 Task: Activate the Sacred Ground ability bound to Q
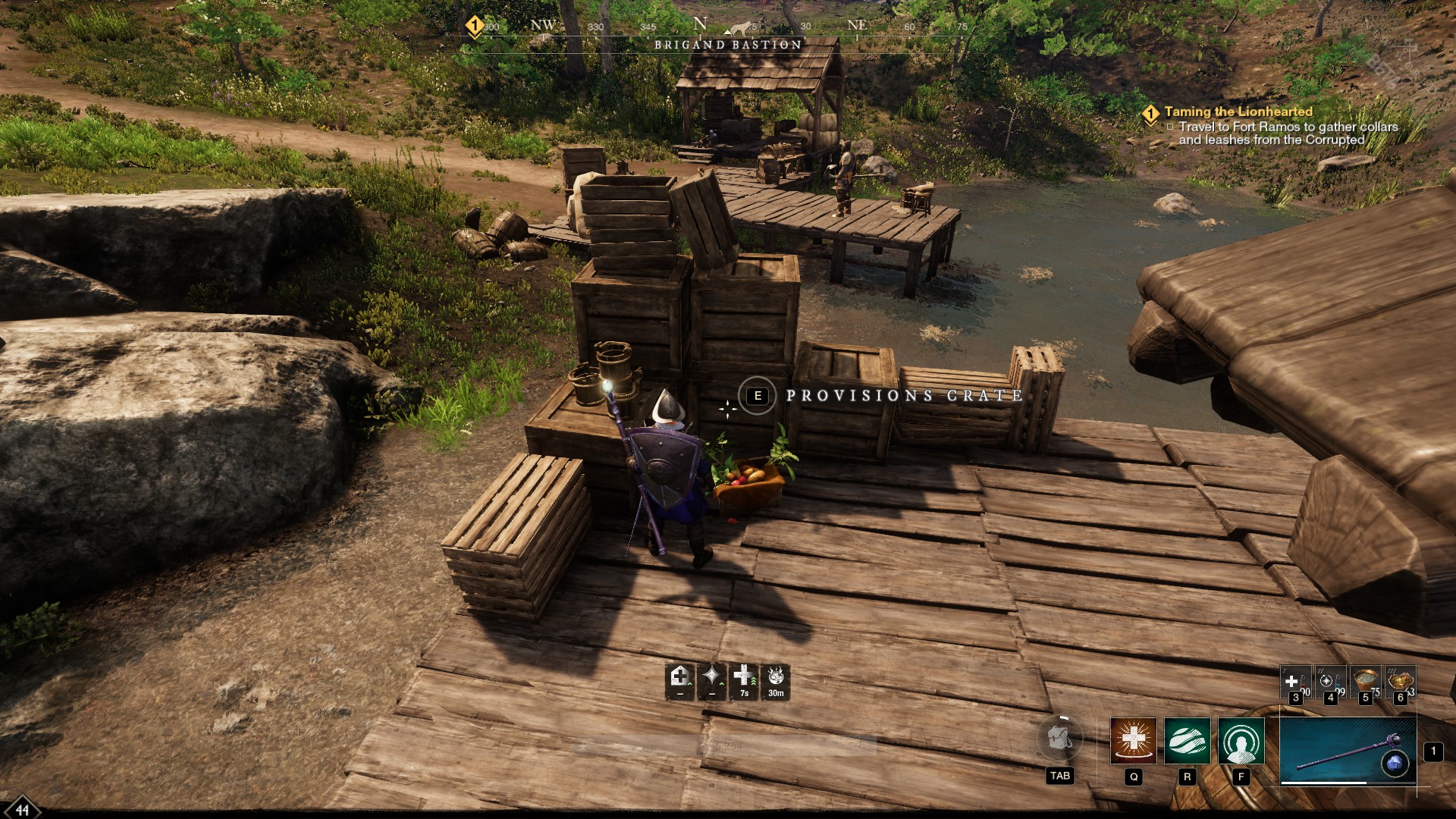coord(1133,740)
